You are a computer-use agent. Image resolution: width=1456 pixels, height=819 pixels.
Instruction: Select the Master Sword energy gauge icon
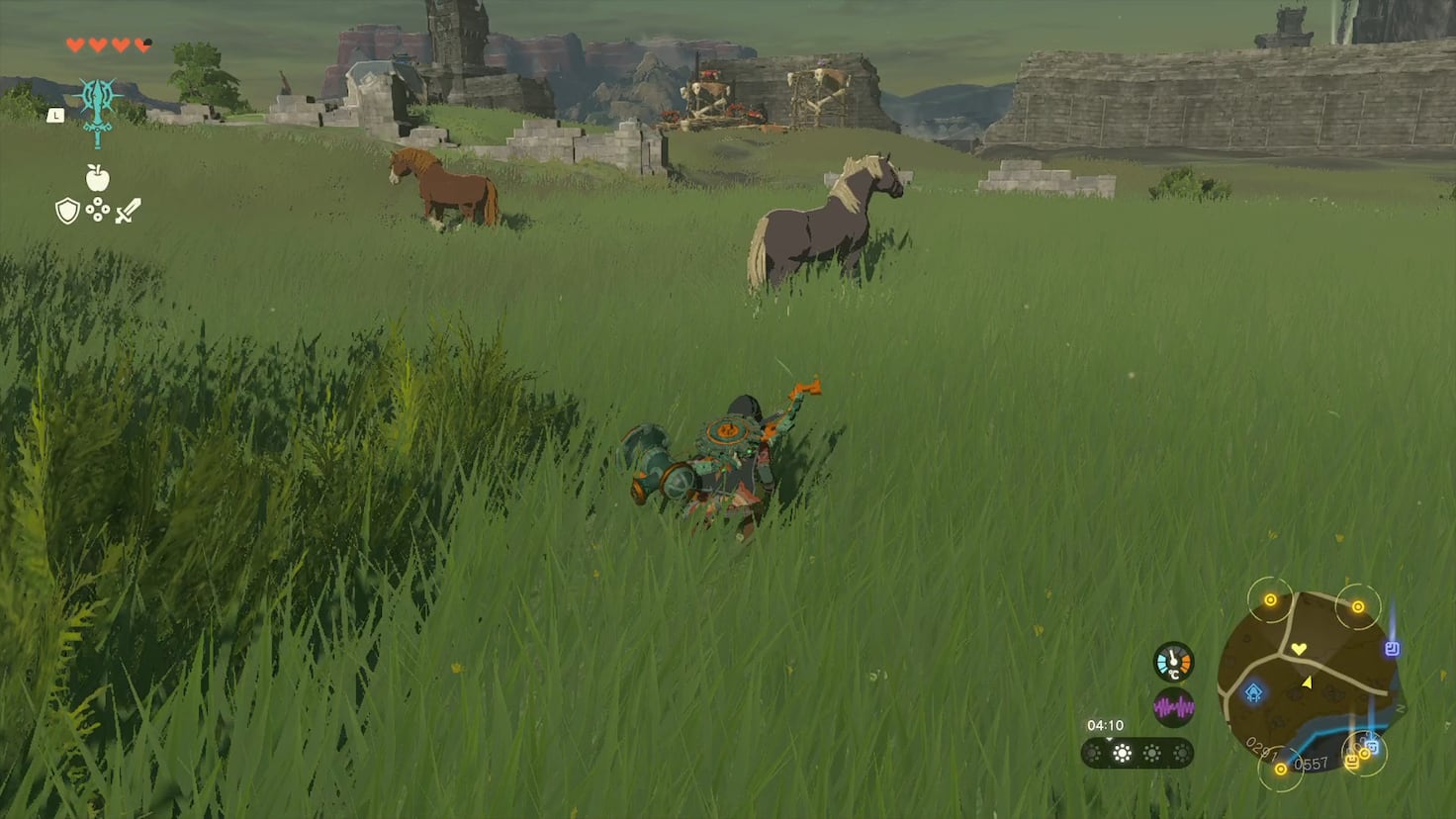coord(97,112)
